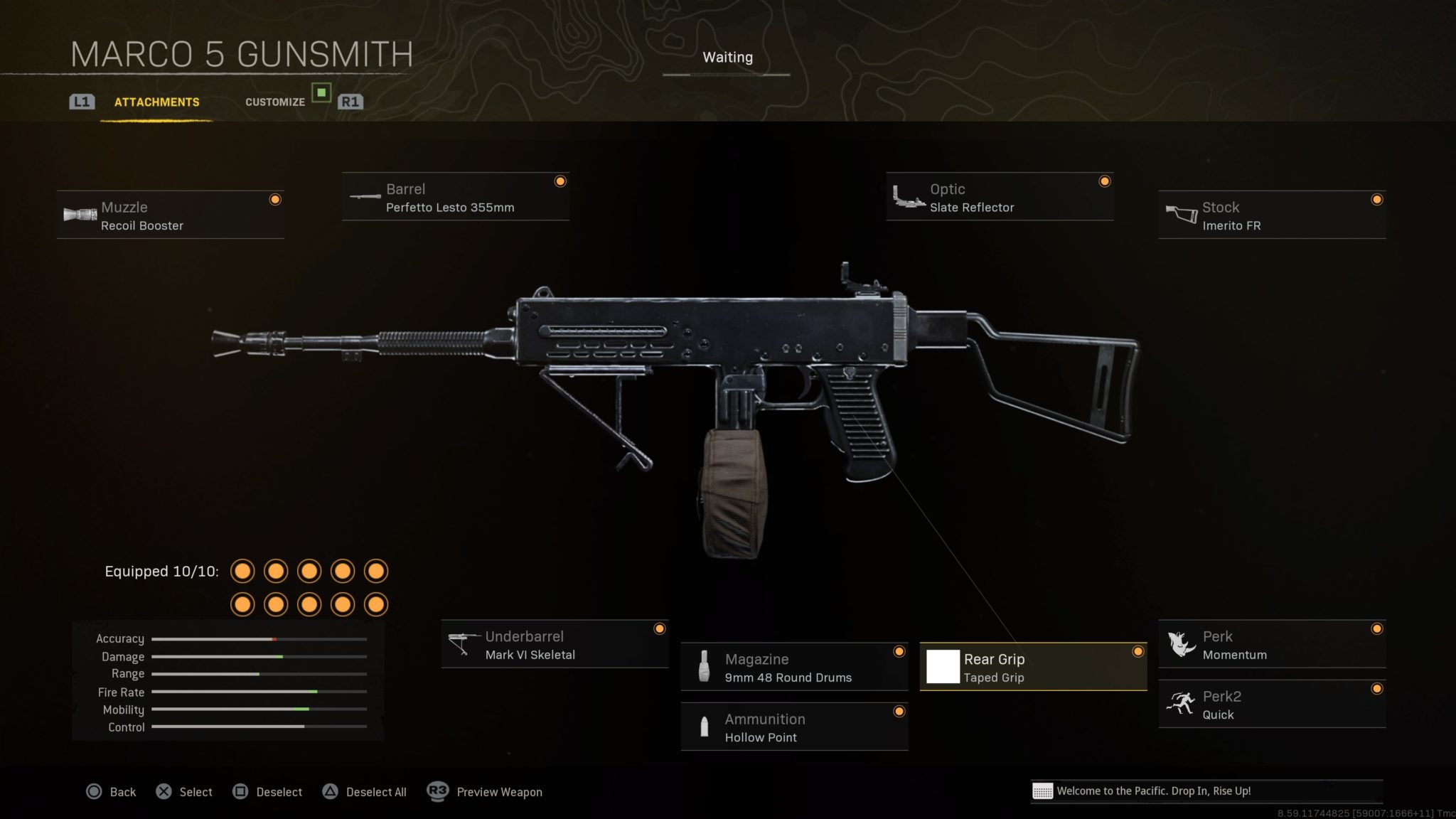Open the Magazine 9mm 48 Round Drums slot
The width and height of the screenshot is (1456, 819).
pyautogui.click(x=794, y=668)
